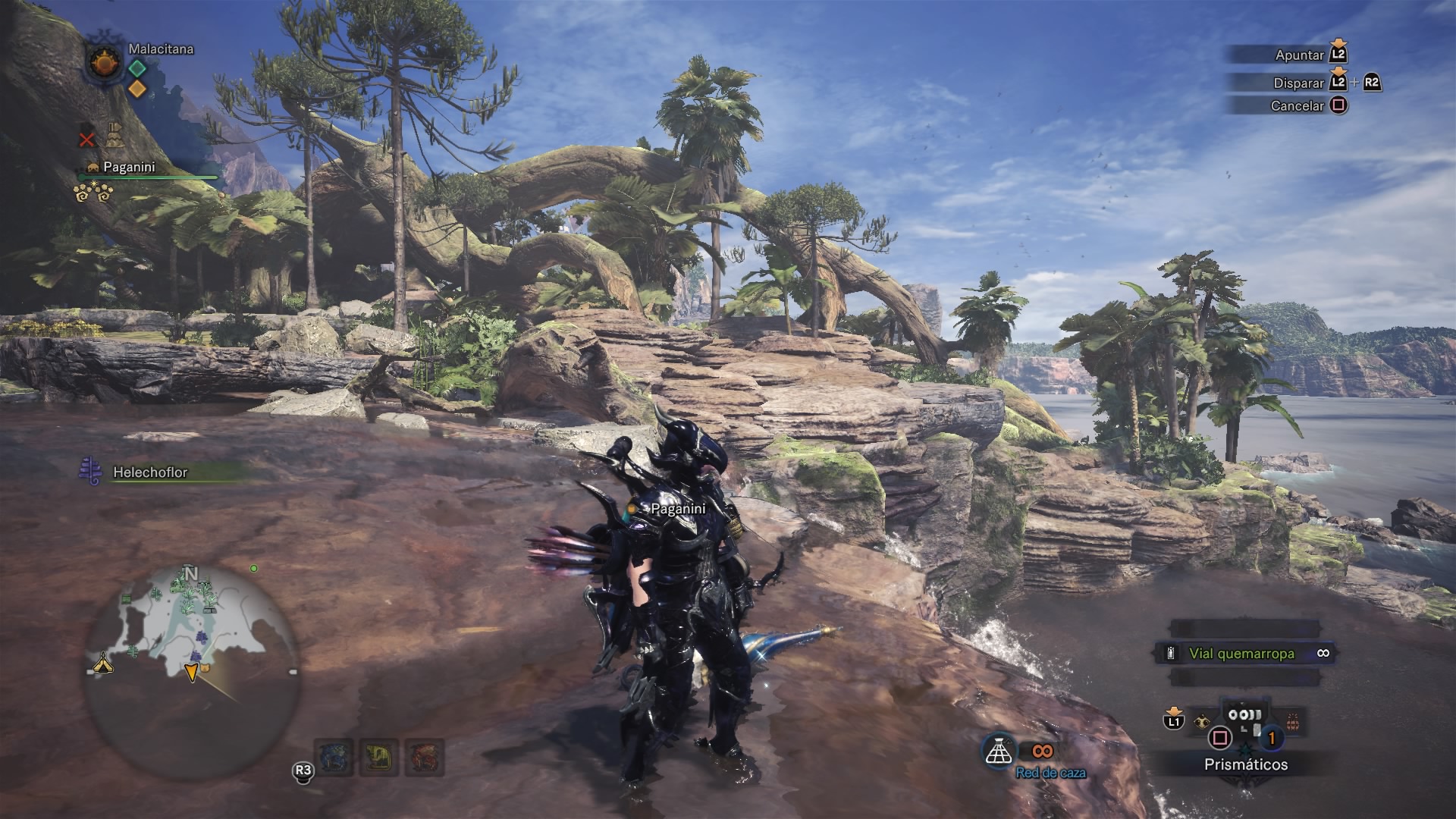Click the green diamond status icon

(x=137, y=68)
